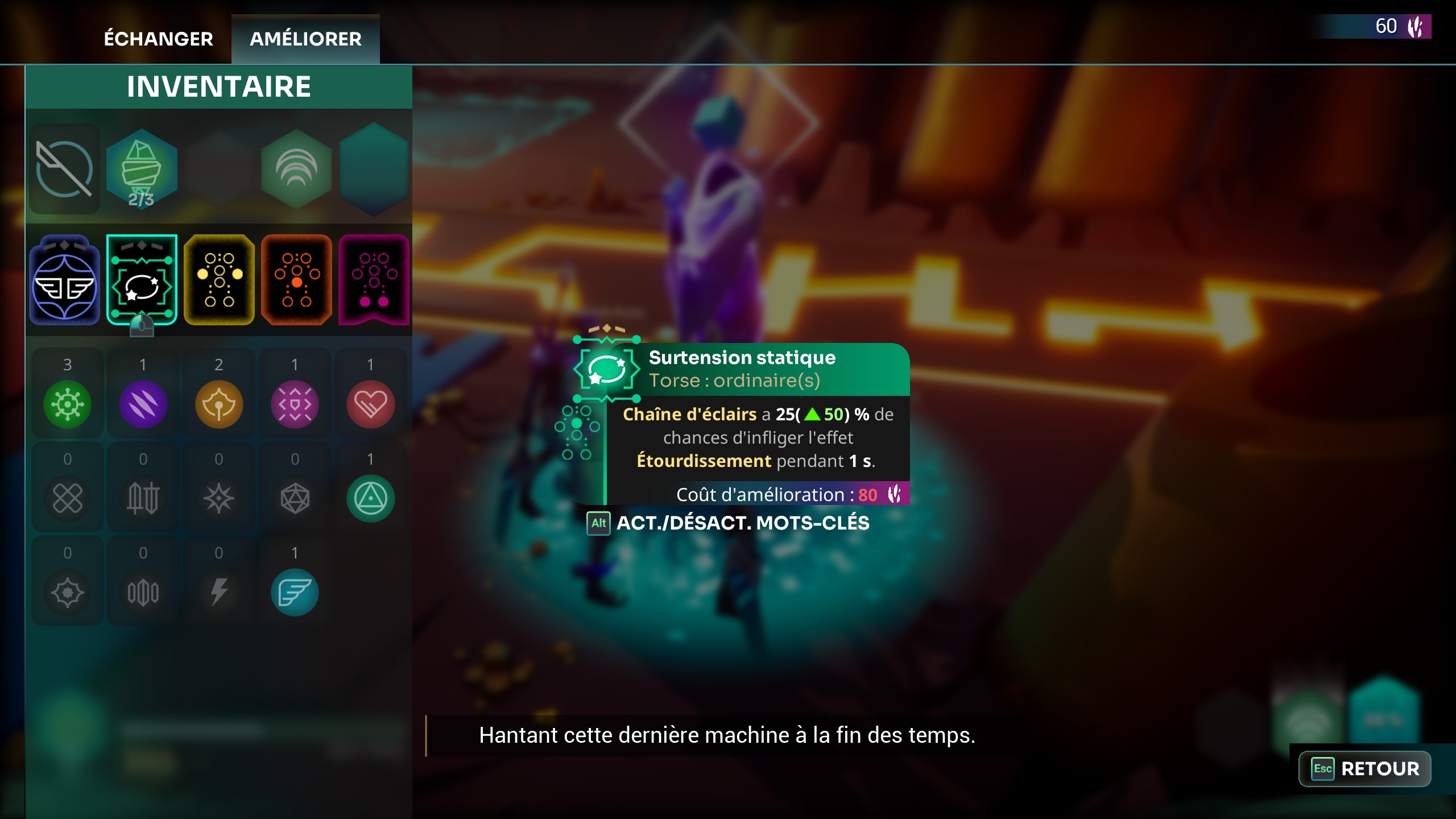Viewport: 1456px width, 819px height.
Task: Pick the orange dotted module slot
Action: (296, 280)
